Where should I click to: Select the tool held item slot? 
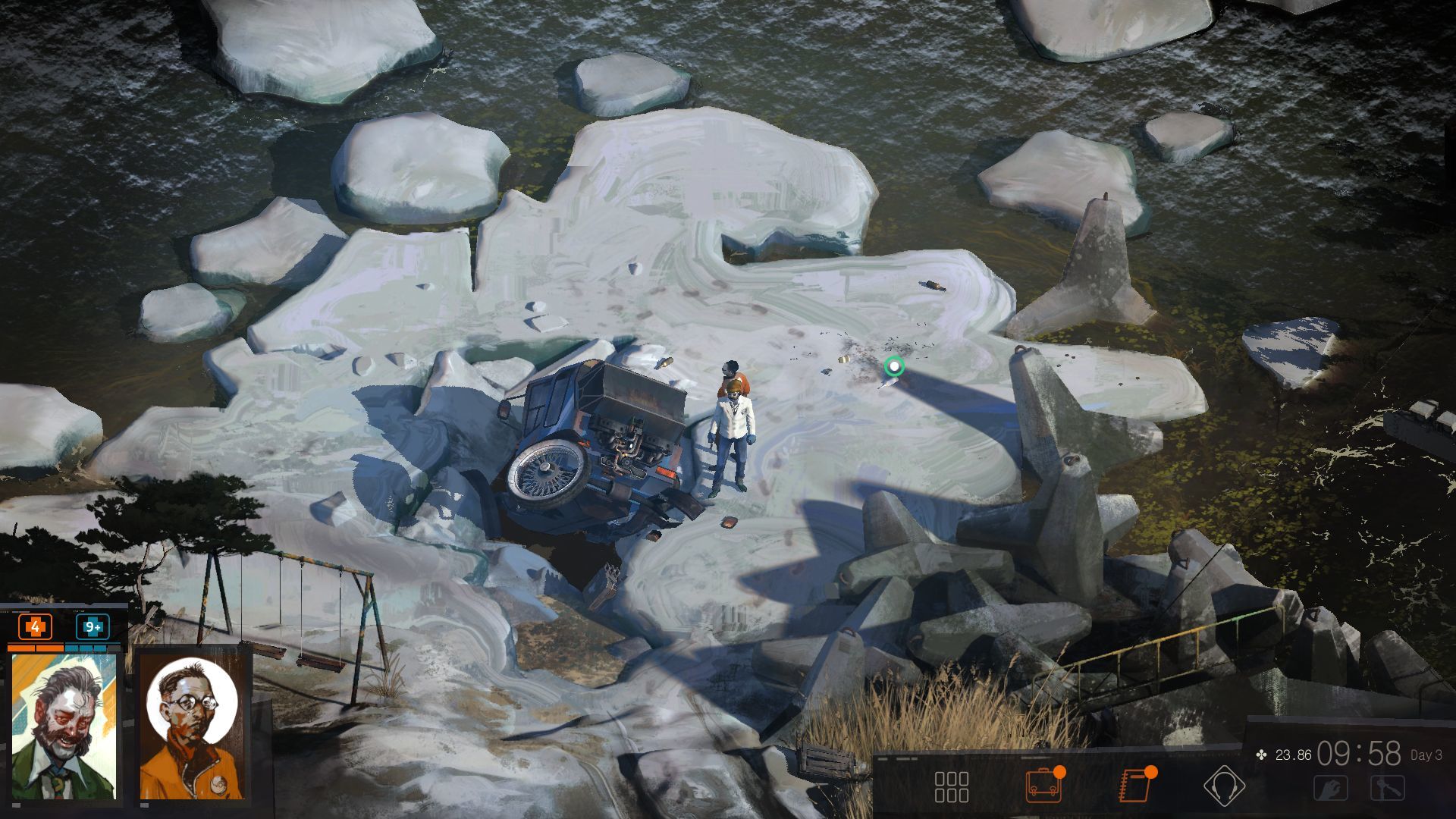pos(1387,789)
